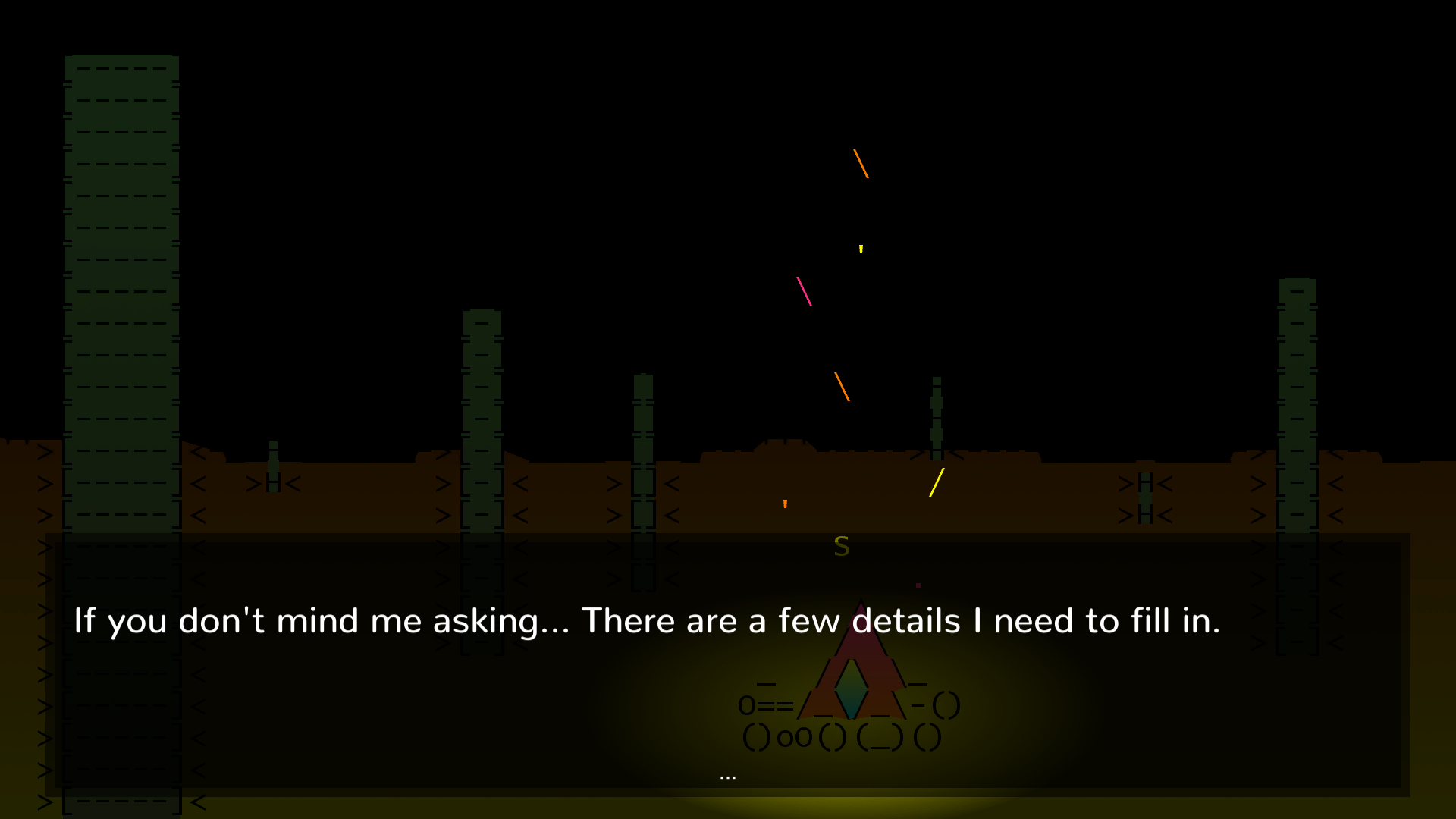This screenshot has width=1456, height=819.
Task: Advance dialogue with the ellipsis indicator
Action: pos(727,777)
